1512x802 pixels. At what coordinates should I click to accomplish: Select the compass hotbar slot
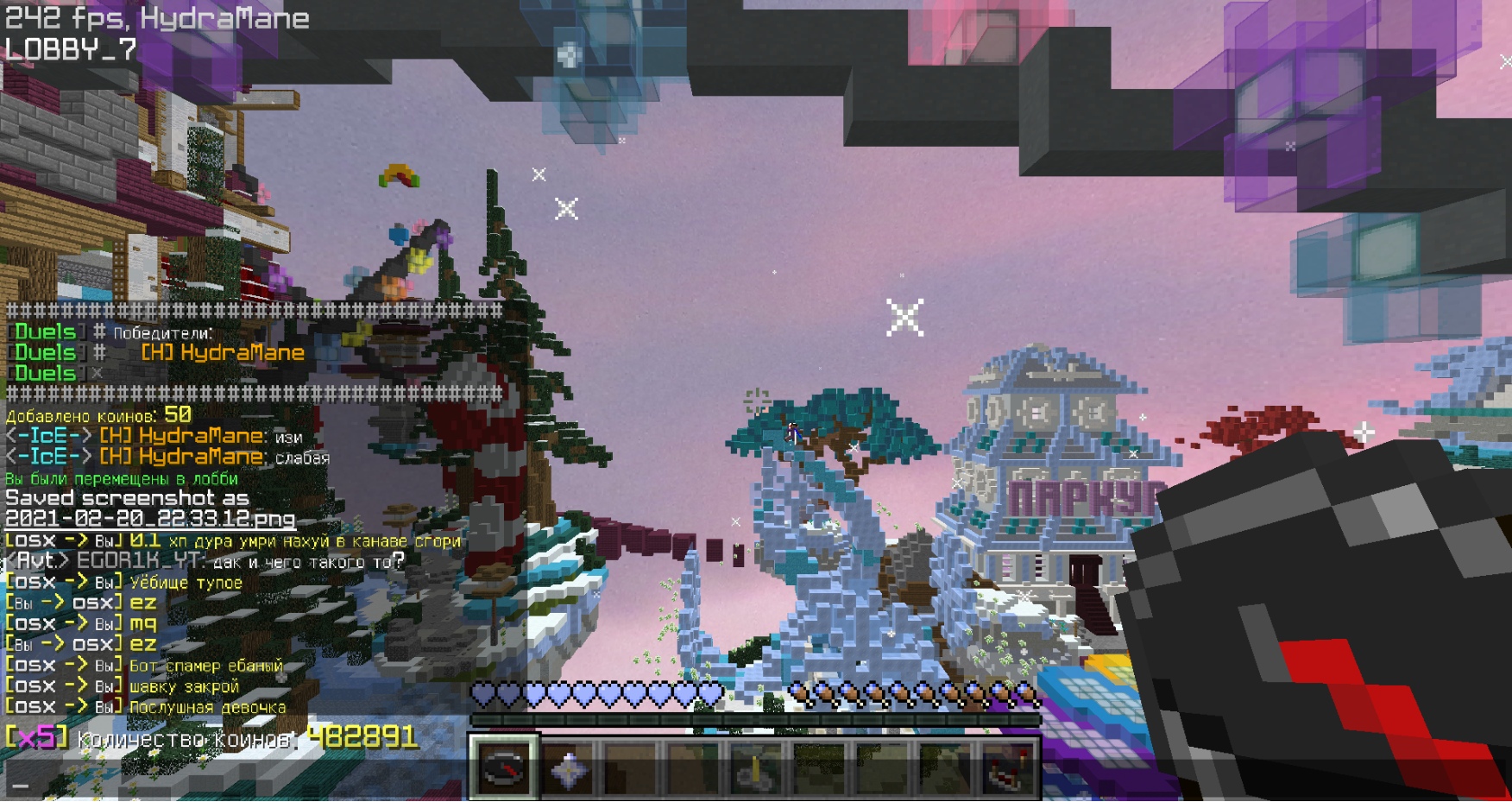[x=504, y=767]
